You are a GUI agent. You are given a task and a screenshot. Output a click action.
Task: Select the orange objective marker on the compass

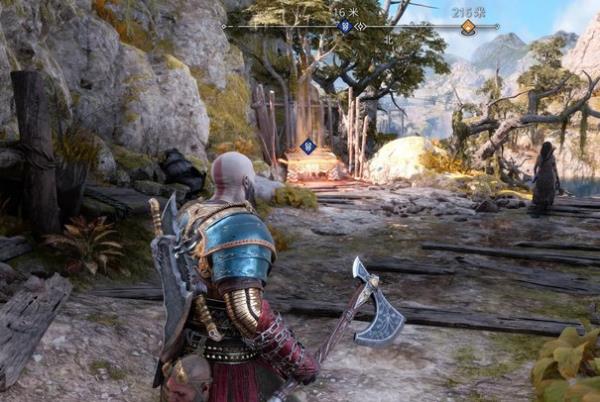point(467,27)
